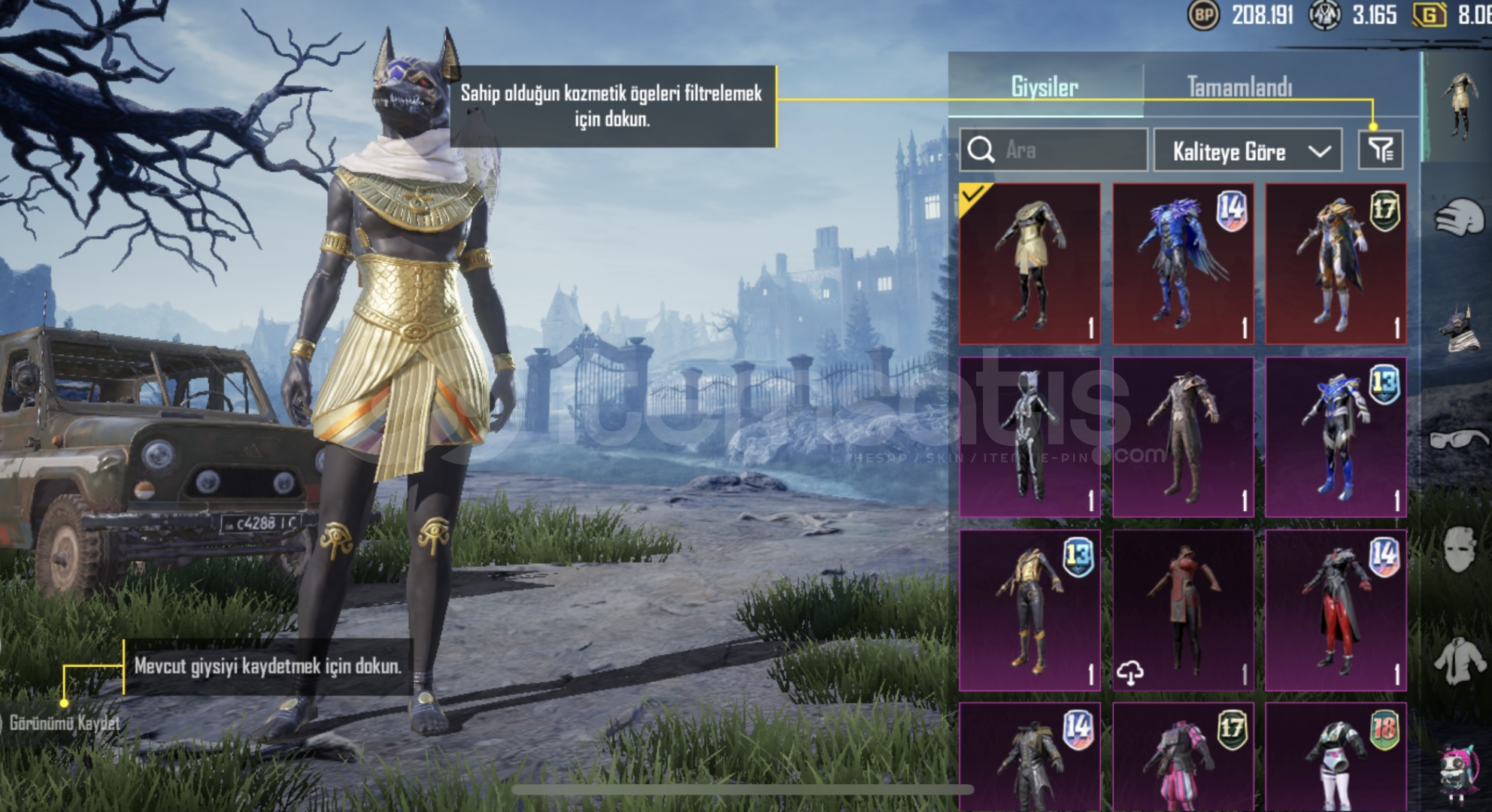Viewport: 1492px width, 812px height.
Task: Open the face mask category in the sidebar
Action: [1459, 549]
